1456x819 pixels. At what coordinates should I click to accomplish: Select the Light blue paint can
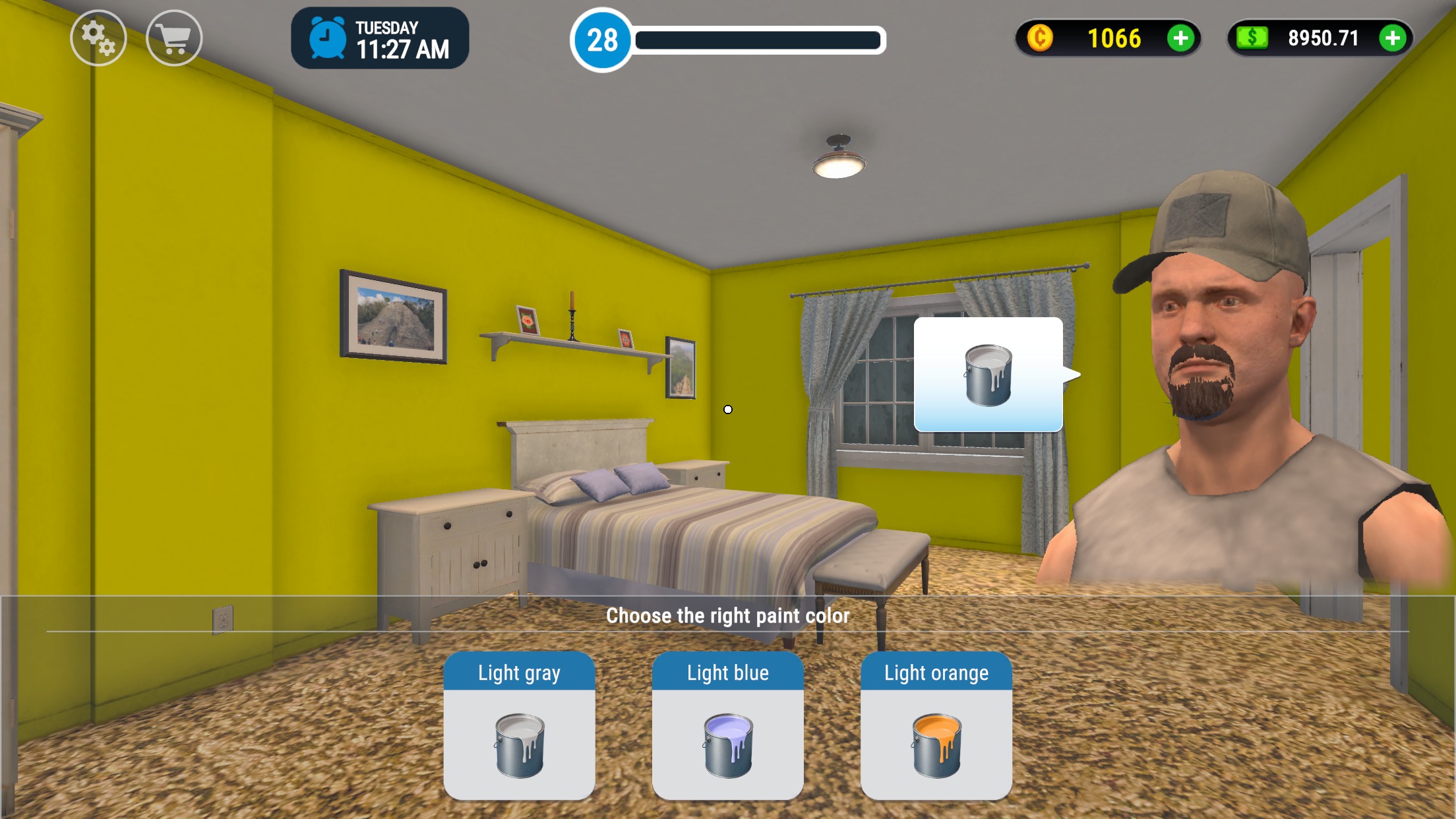pos(727,744)
